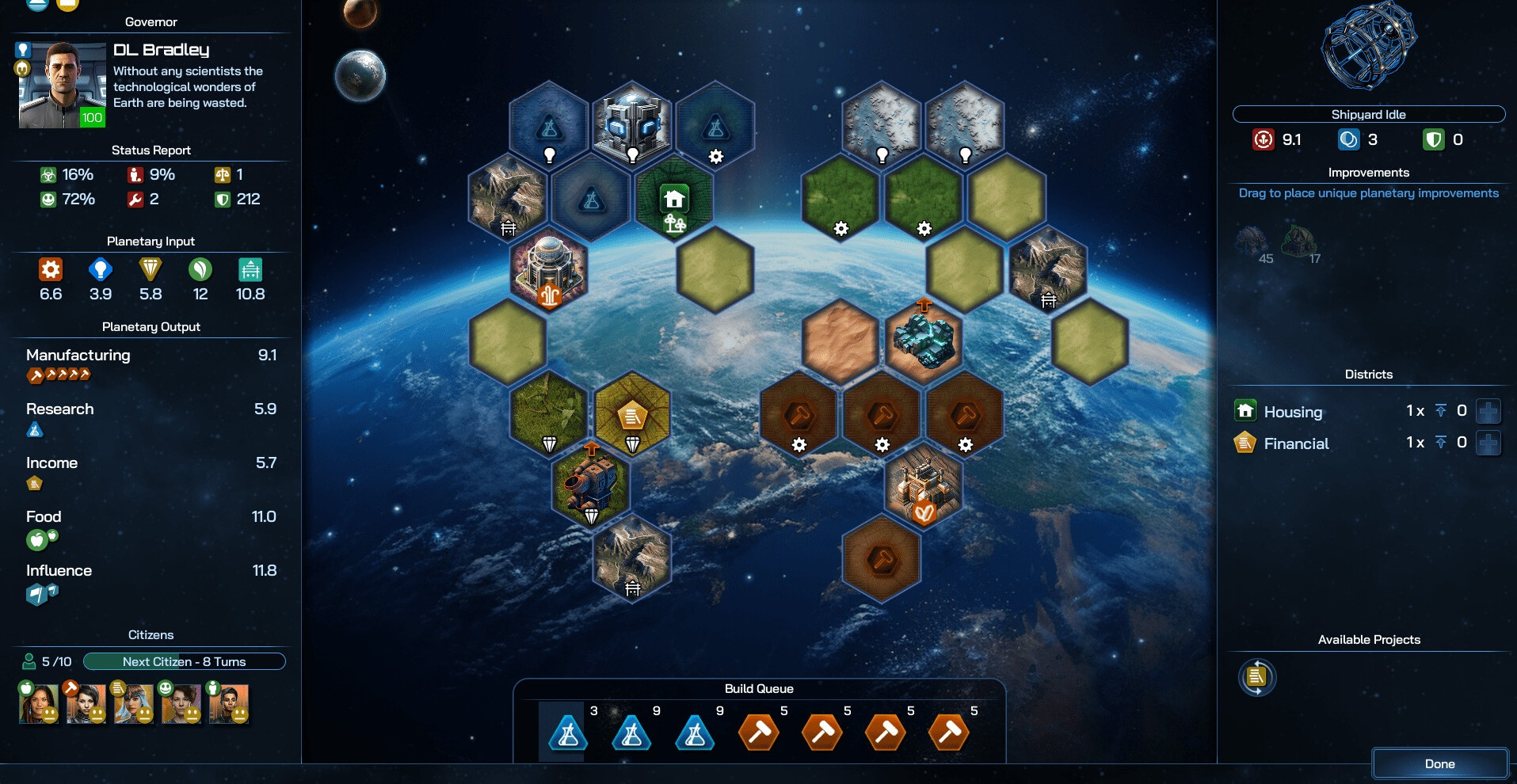Click Governor DL Bradley's portrait

[63, 85]
